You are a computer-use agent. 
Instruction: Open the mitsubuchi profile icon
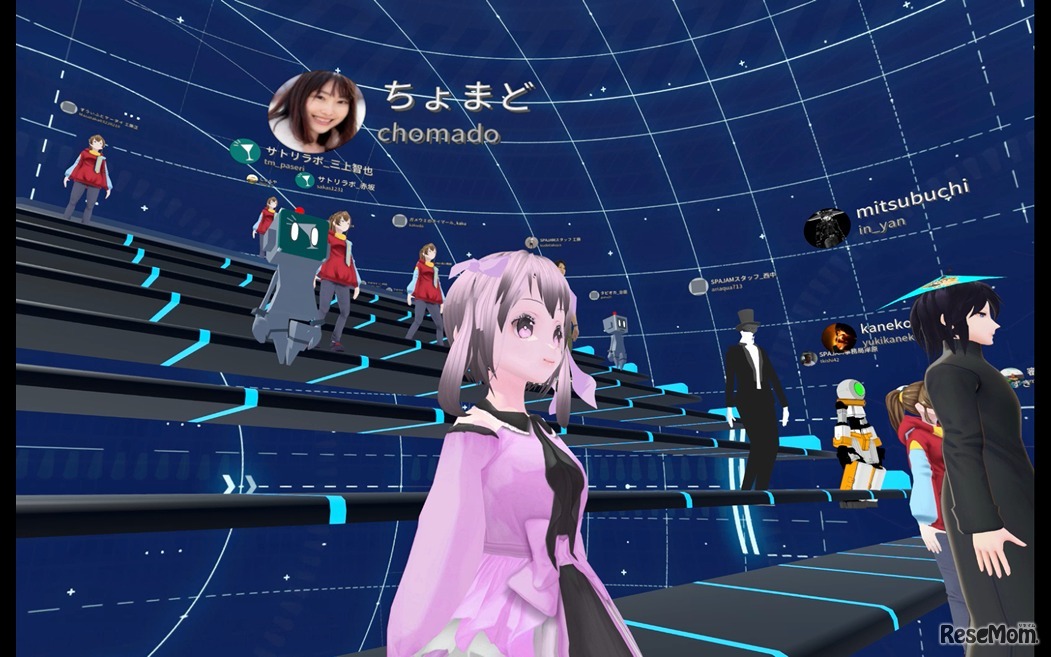pyautogui.click(x=827, y=229)
